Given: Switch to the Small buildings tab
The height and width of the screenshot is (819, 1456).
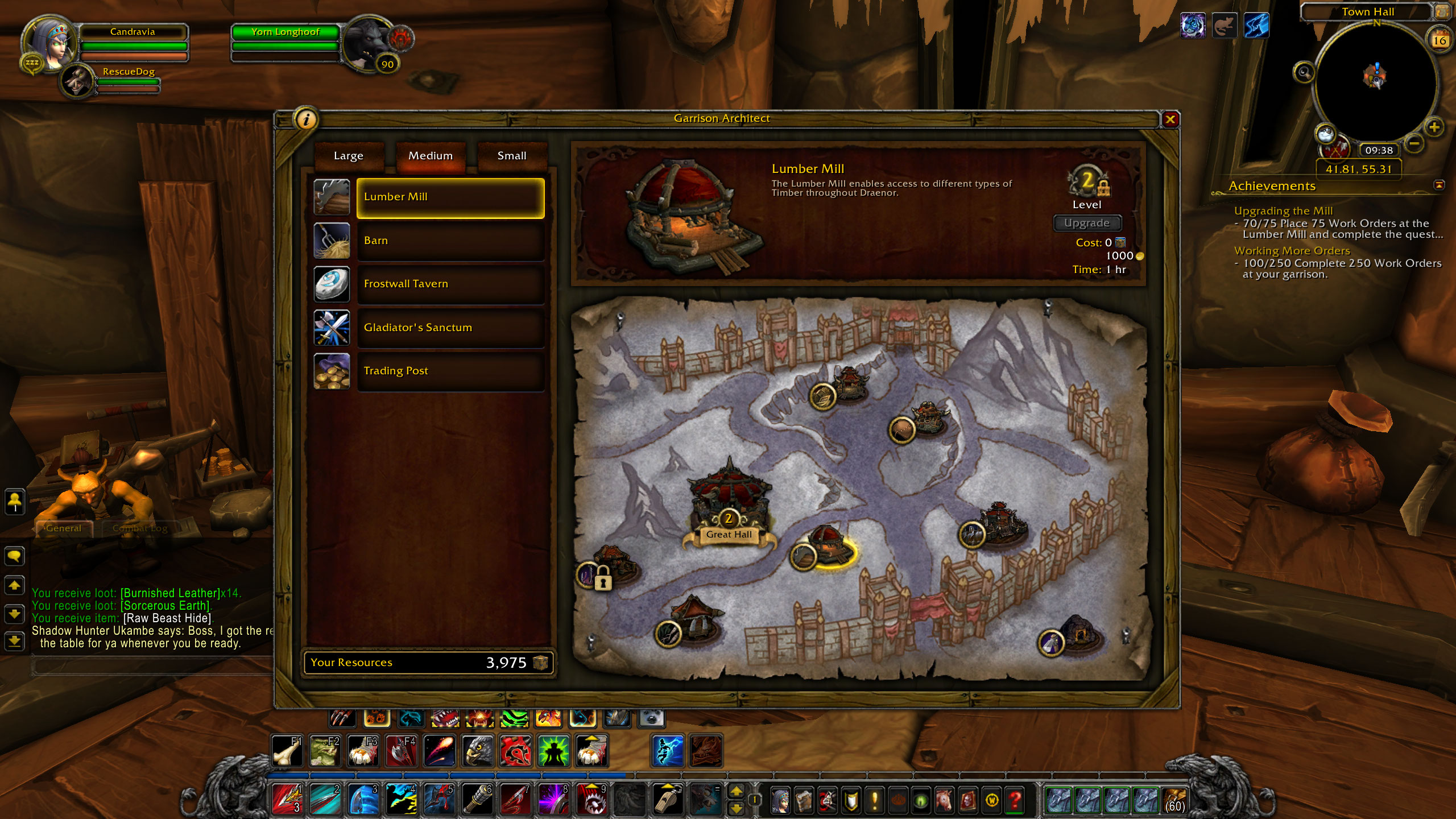Looking at the screenshot, I should [x=512, y=156].
